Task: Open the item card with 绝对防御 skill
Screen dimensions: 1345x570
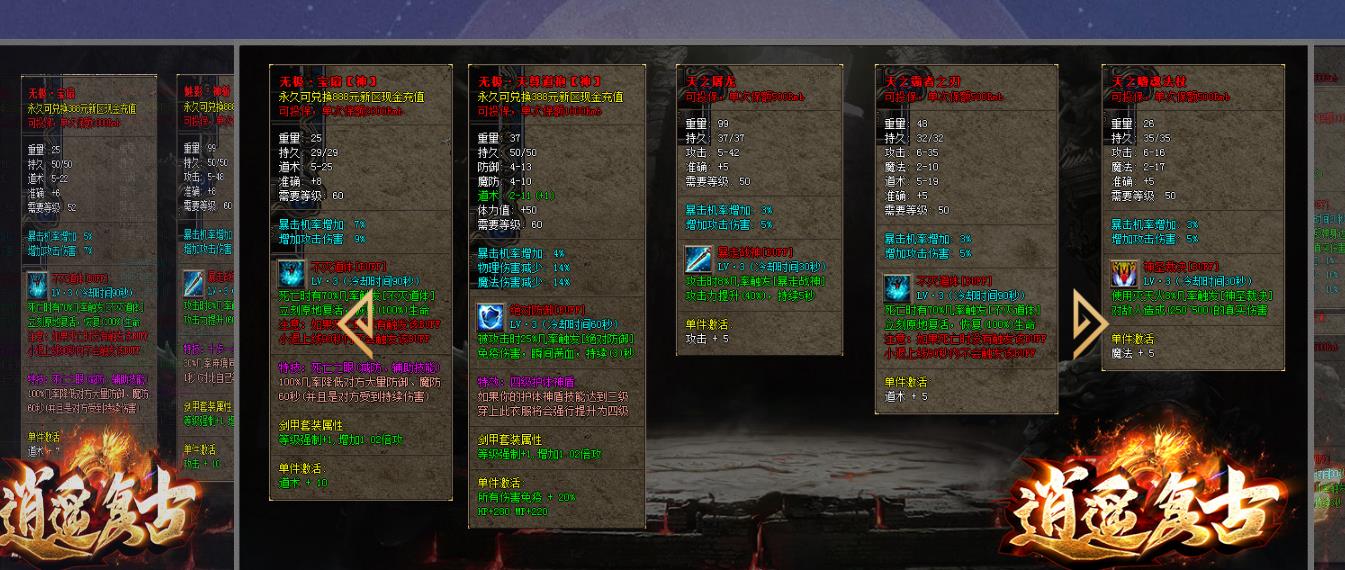Action: click(556, 296)
